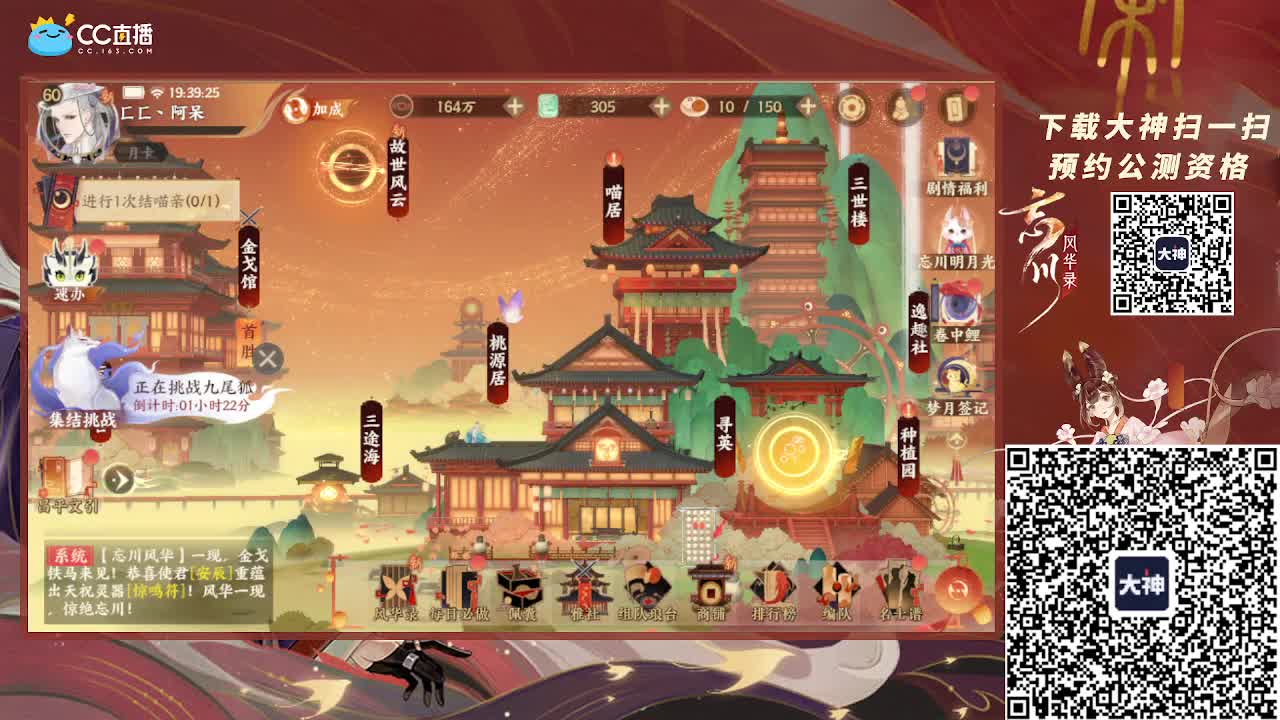Image resolution: width=1280 pixels, height=720 pixels.
Task: Click the 加成 buff button
Action: point(326,111)
